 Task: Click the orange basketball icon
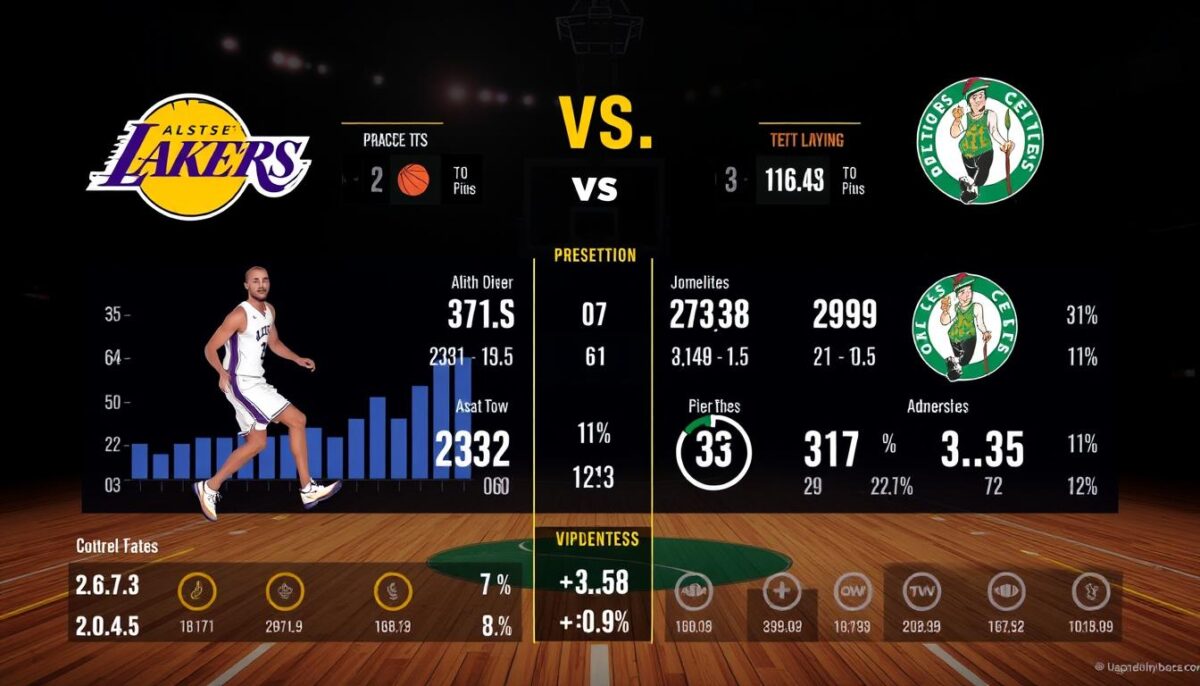(x=413, y=180)
